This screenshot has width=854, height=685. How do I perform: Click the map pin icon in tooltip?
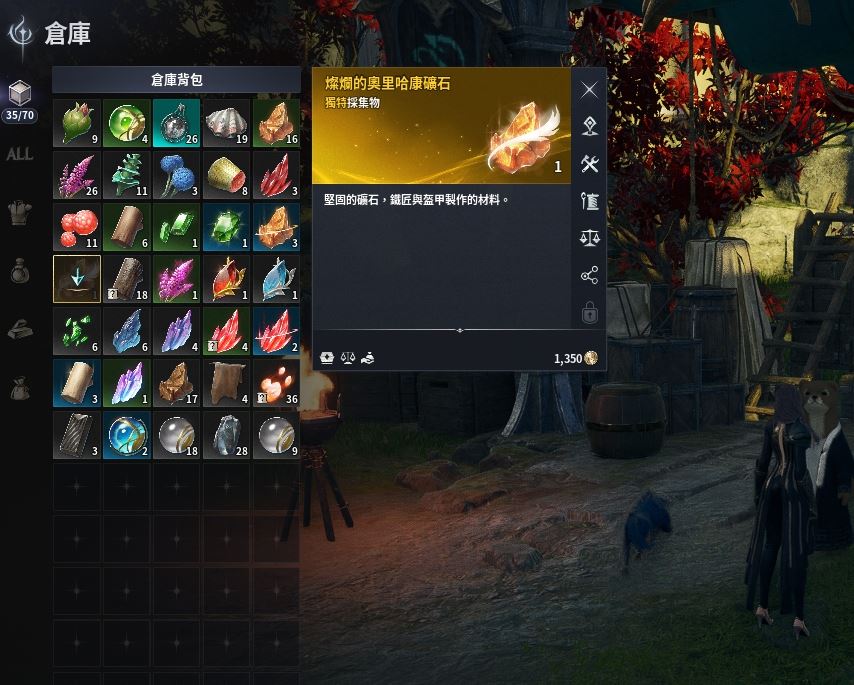point(590,127)
